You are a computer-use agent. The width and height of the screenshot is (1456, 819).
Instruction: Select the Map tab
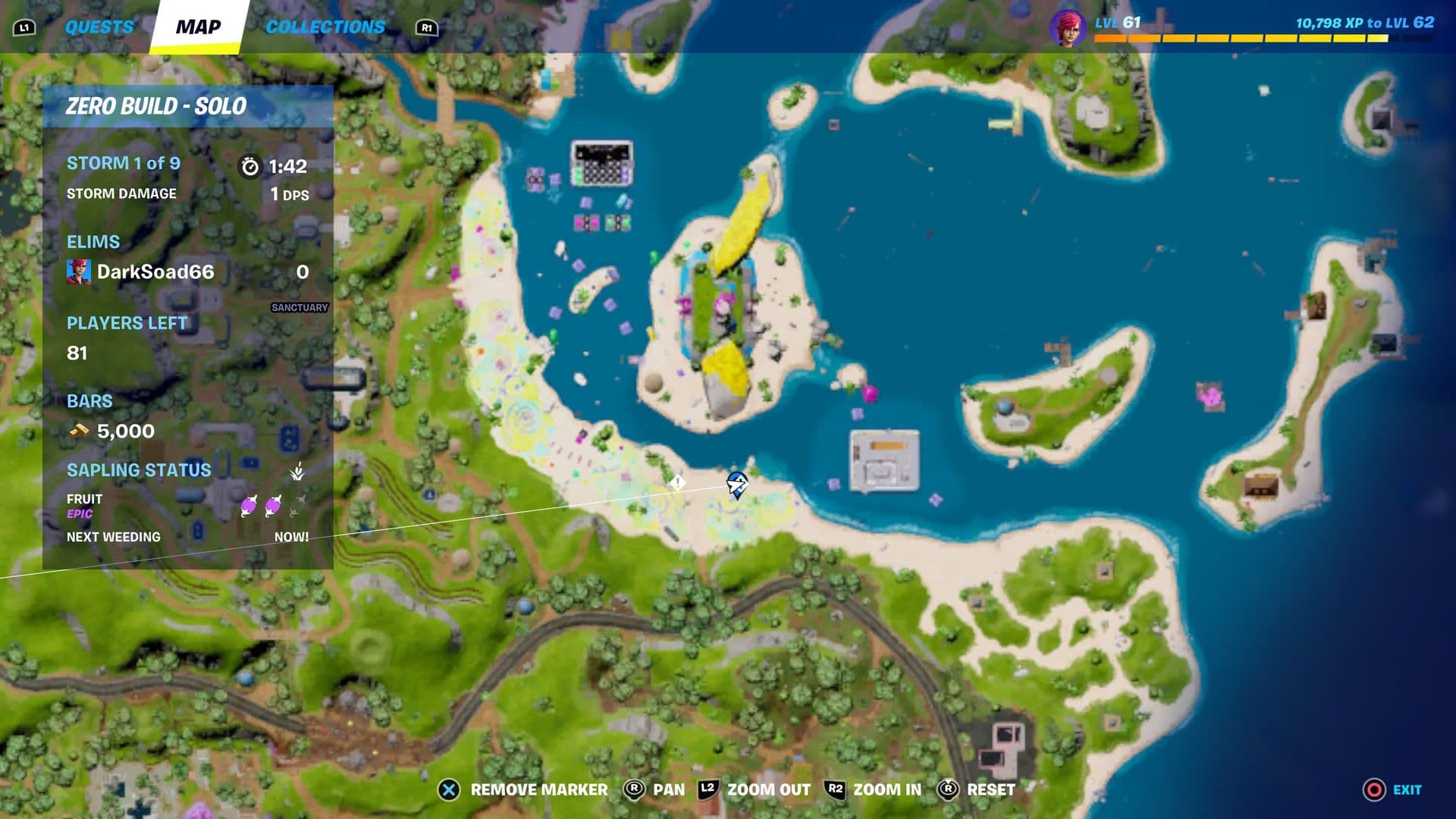click(199, 27)
